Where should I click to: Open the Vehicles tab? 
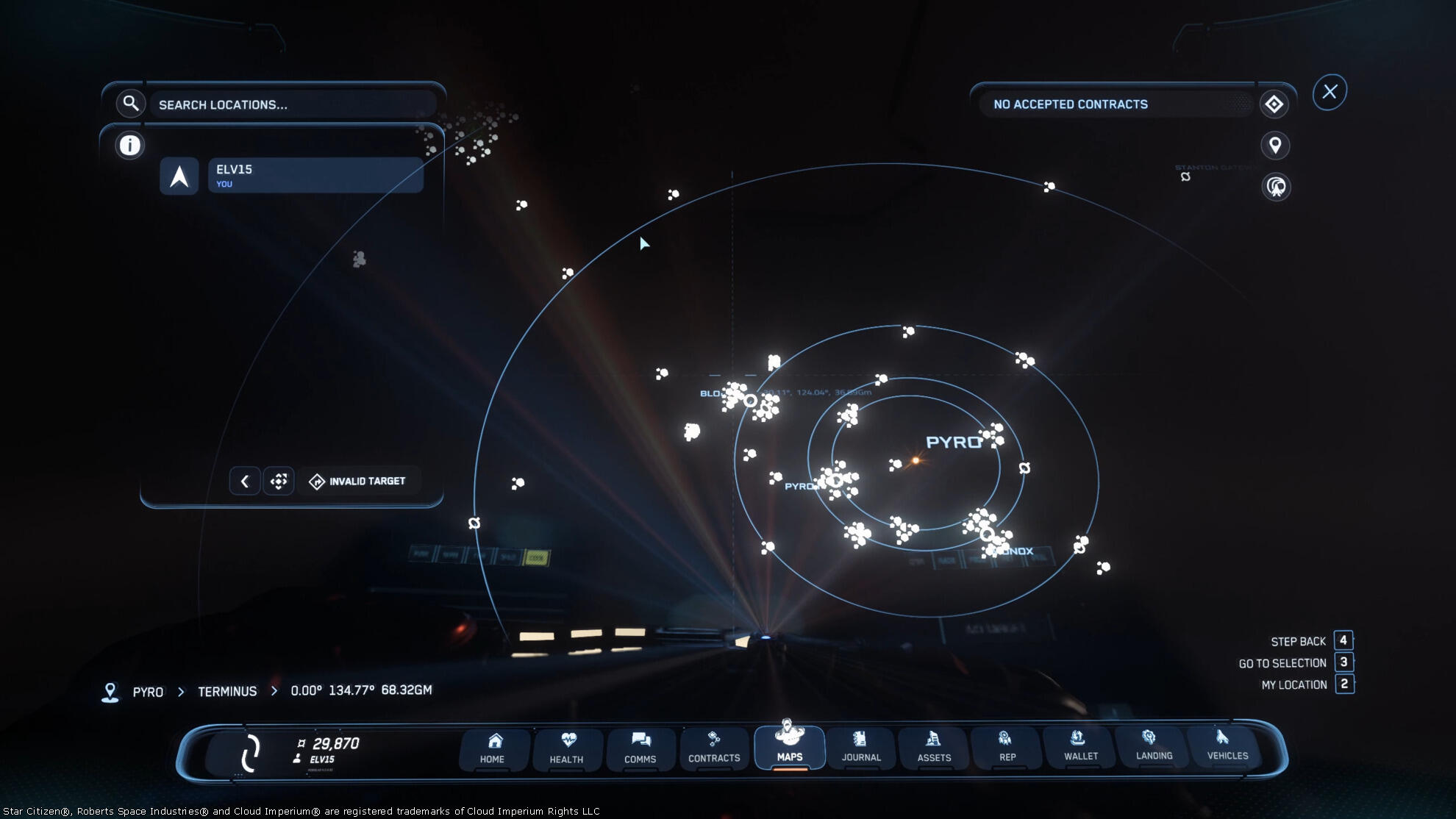[1227, 747]
